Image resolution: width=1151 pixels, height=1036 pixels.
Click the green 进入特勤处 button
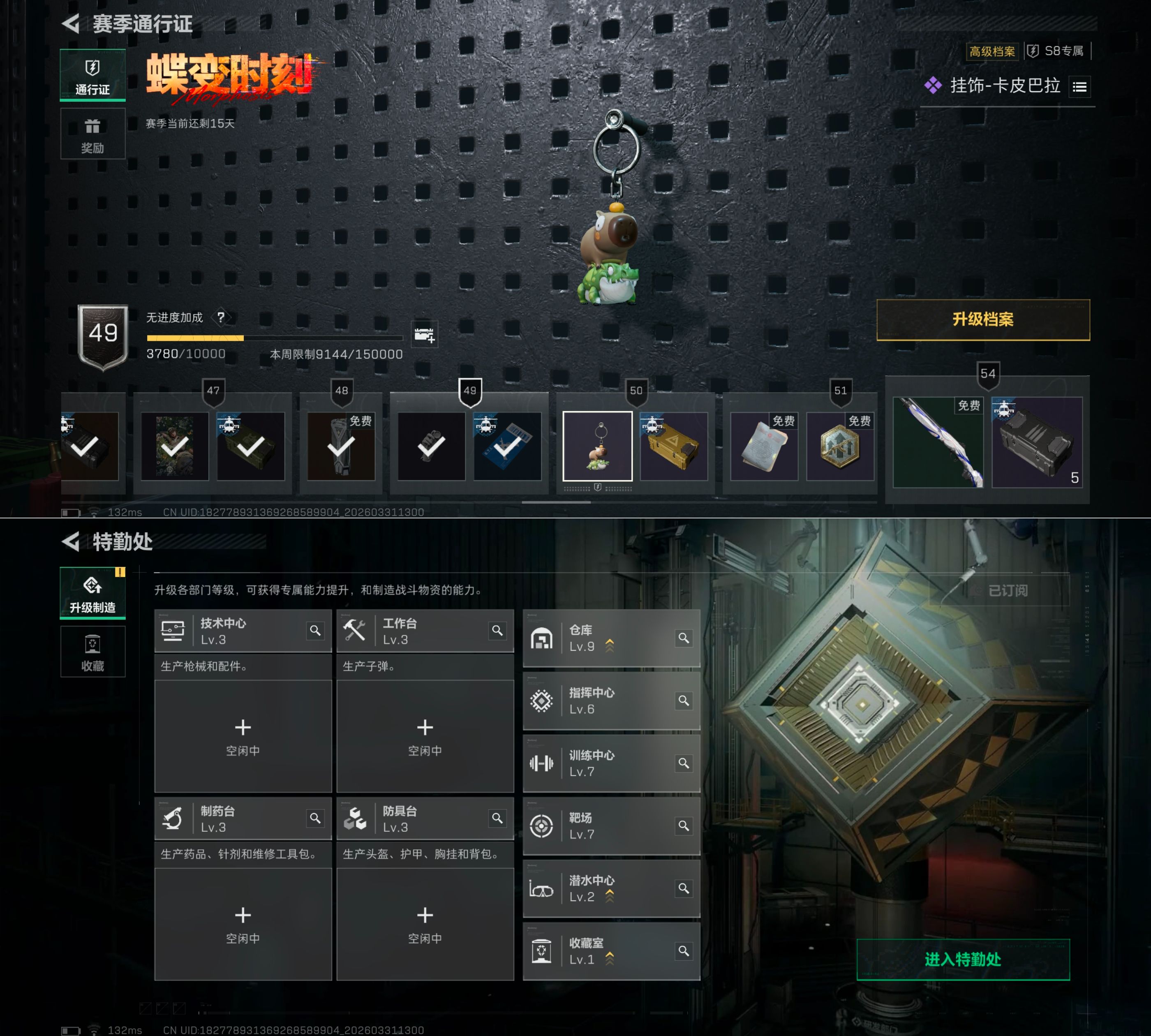pos(963,960)
